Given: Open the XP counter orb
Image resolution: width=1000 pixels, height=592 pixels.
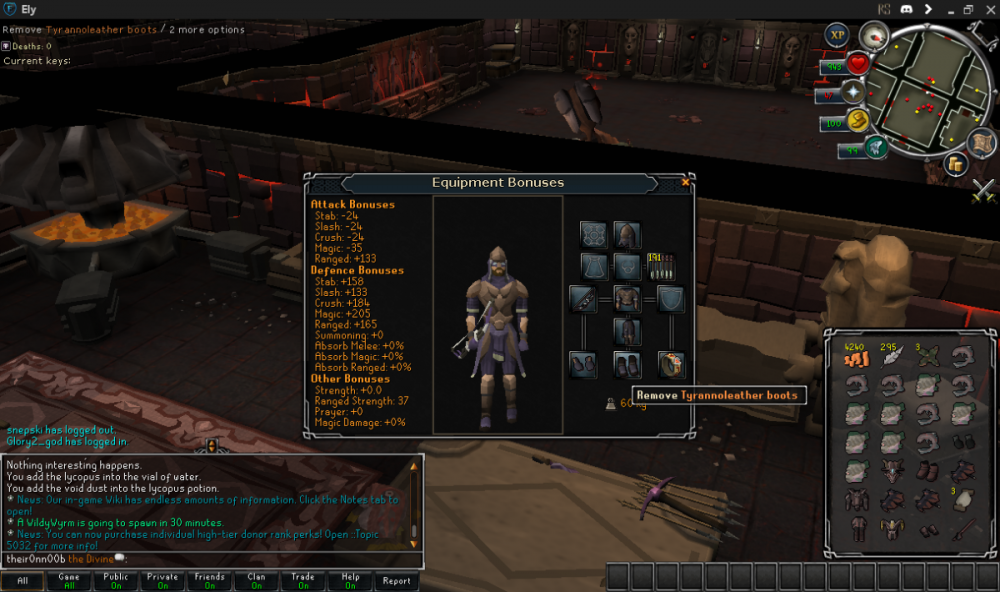Looking at the screenshot, I should [836, 35].
